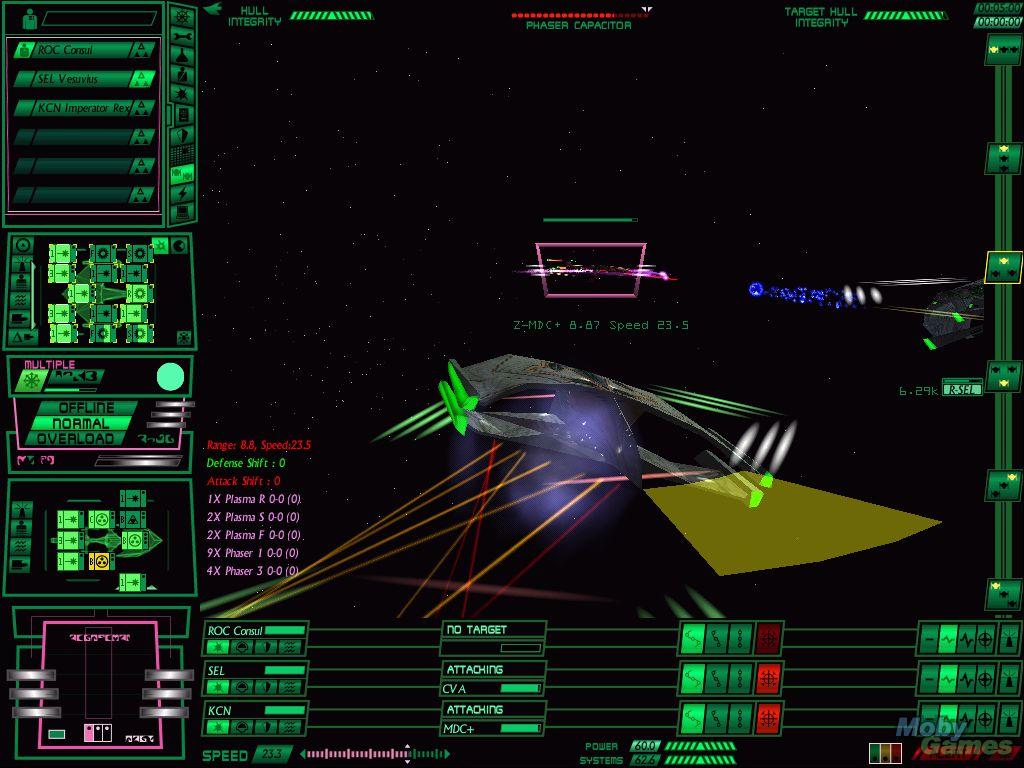Set weapons to OFFLINE mode
The height and width of the screenshot is (768, 1024).
click(86, 408)
